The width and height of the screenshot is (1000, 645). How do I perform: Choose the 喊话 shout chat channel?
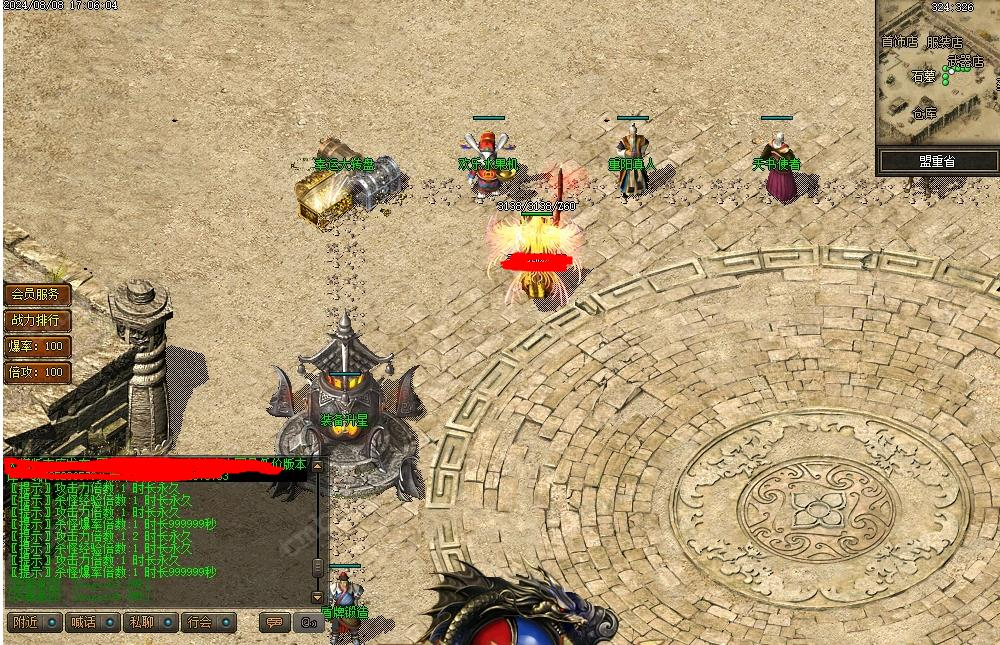pyautogui.click(x=91, y=622)
